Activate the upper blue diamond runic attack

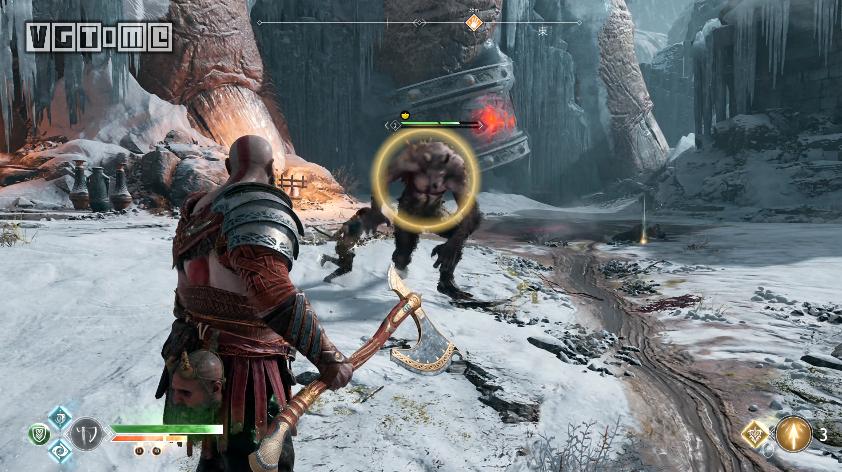coord(60,417)
